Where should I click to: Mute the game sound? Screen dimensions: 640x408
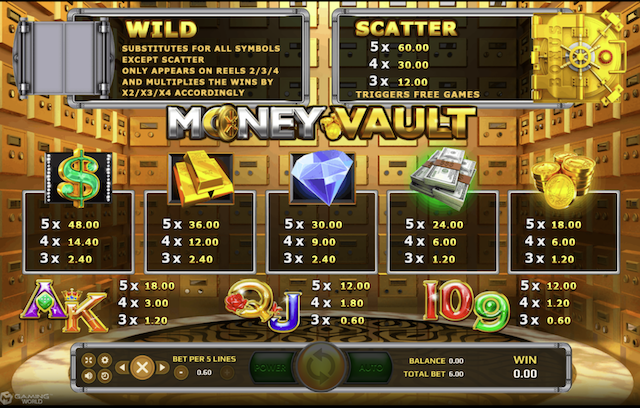click(91, 374)
